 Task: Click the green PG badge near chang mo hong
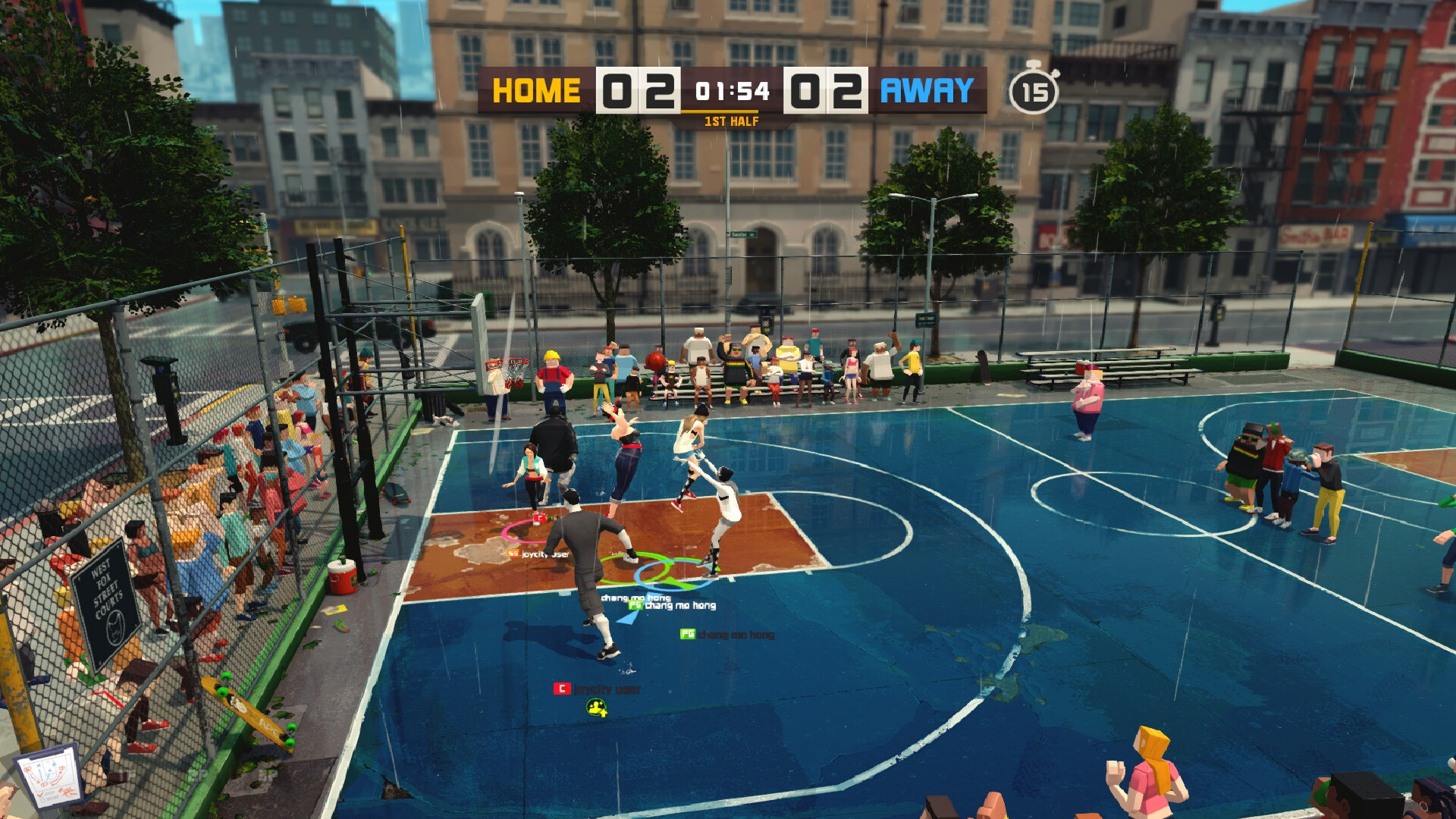pyautogui.click(x=635, y=606)
